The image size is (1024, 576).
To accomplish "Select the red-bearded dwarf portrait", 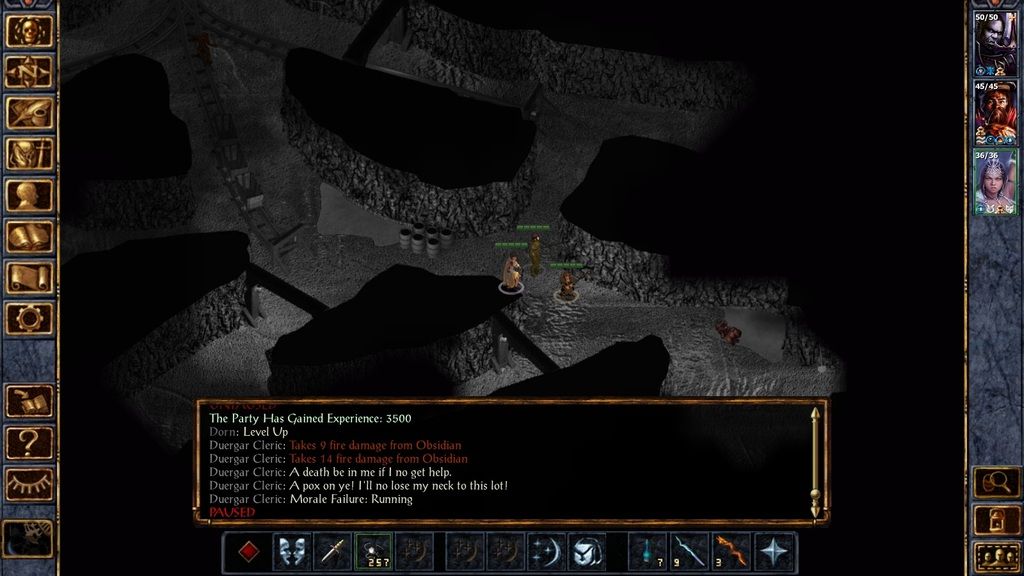I will click(x=995, y=112).
